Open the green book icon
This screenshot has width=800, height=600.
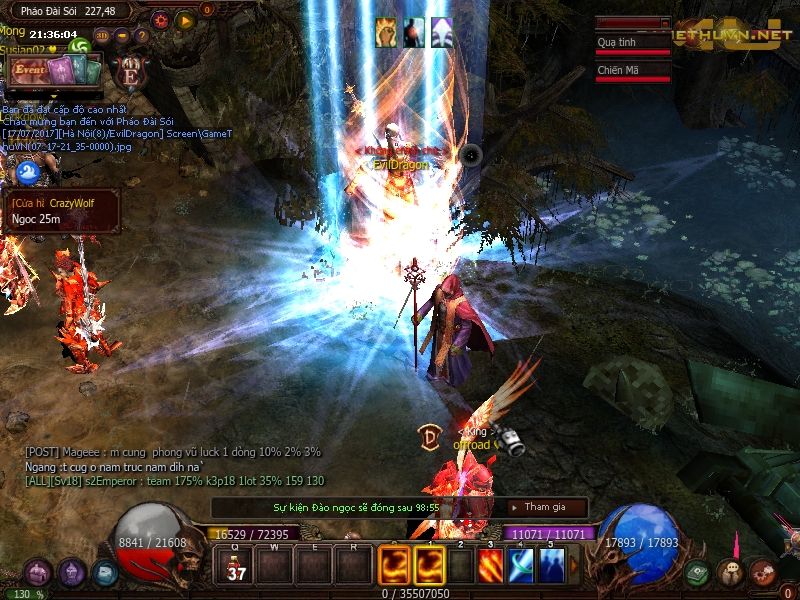pyautogui.click(x=698, y=572)
